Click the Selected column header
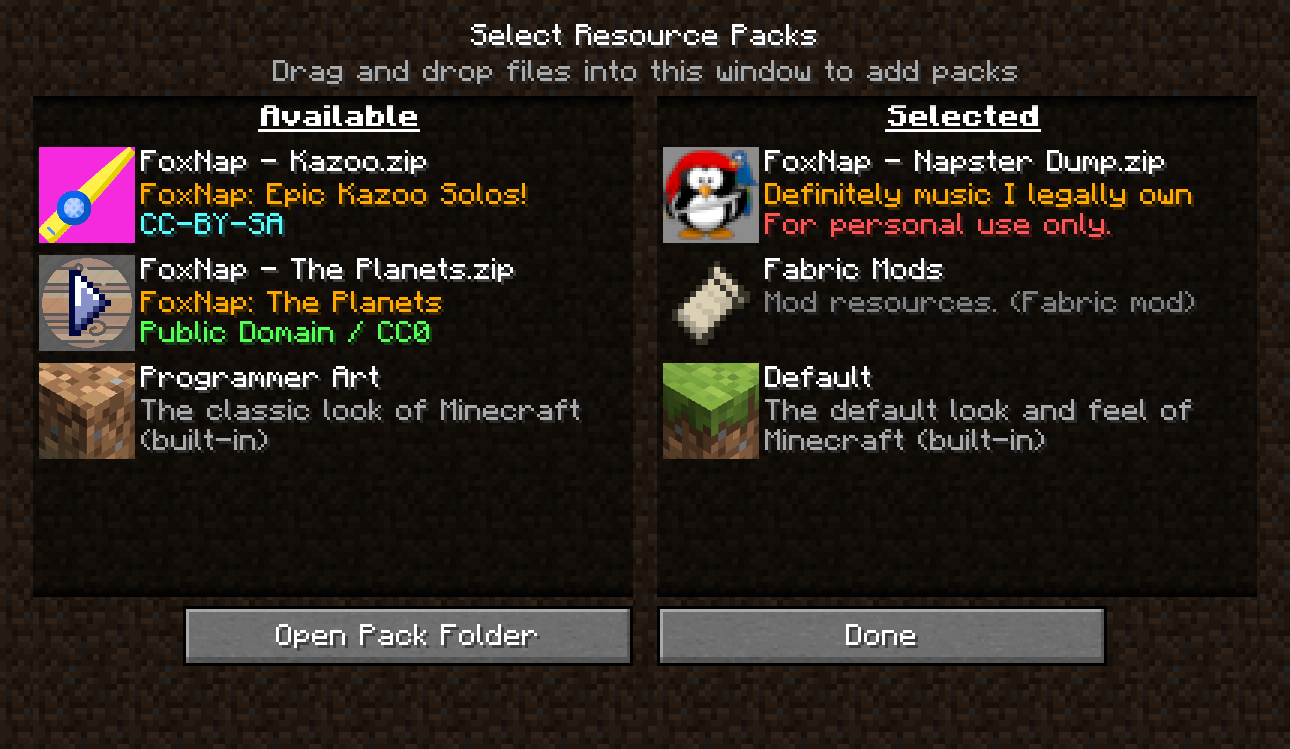 (962, 116)
